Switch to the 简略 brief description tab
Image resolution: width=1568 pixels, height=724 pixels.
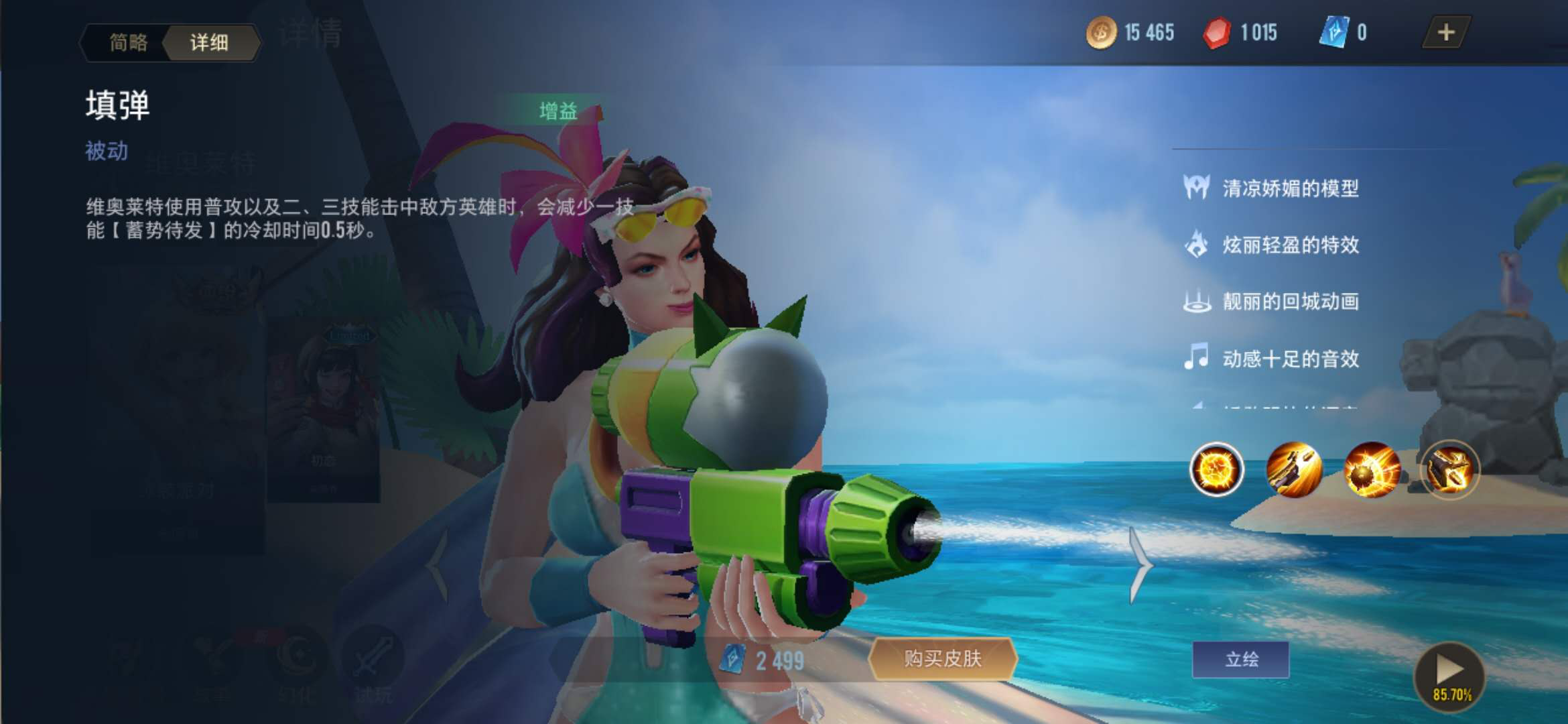[128, 43]
